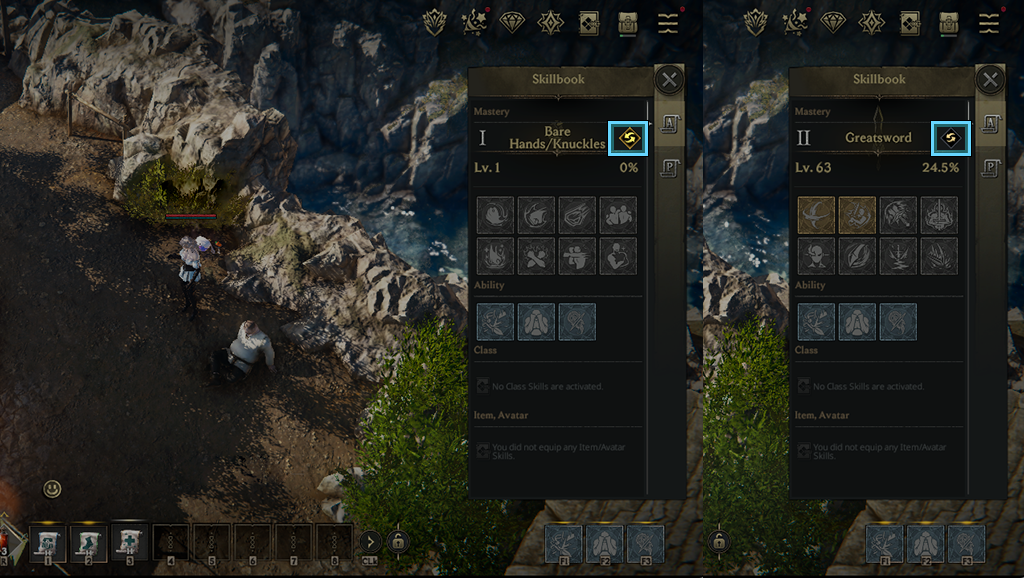The height and width of the screenshot is (578, 1024).
Task: Choose the flexing-arm skill in Bare Hands mastery
Action: [x=618, y=256]
